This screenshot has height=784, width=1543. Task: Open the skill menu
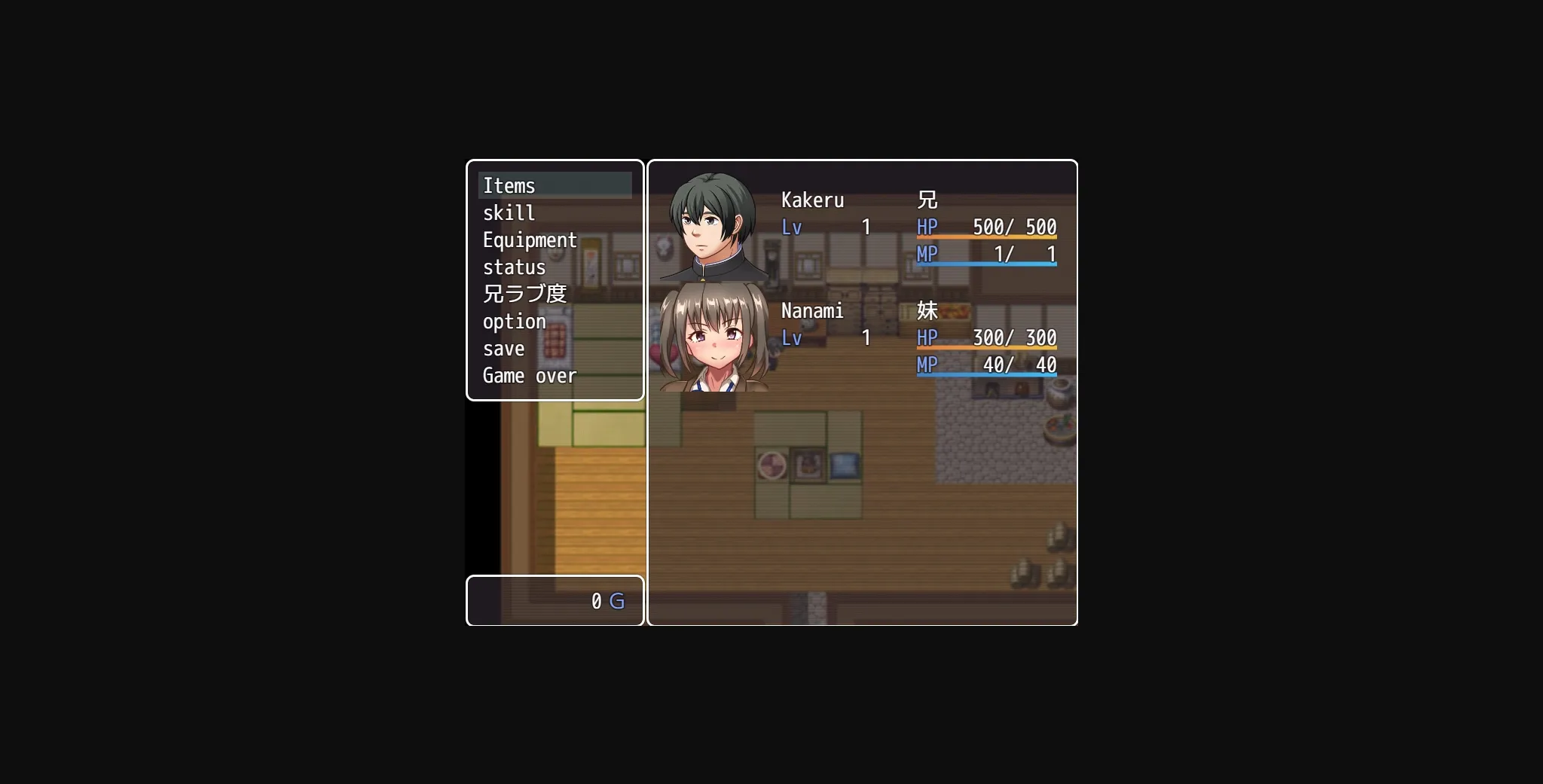(509, 212)
